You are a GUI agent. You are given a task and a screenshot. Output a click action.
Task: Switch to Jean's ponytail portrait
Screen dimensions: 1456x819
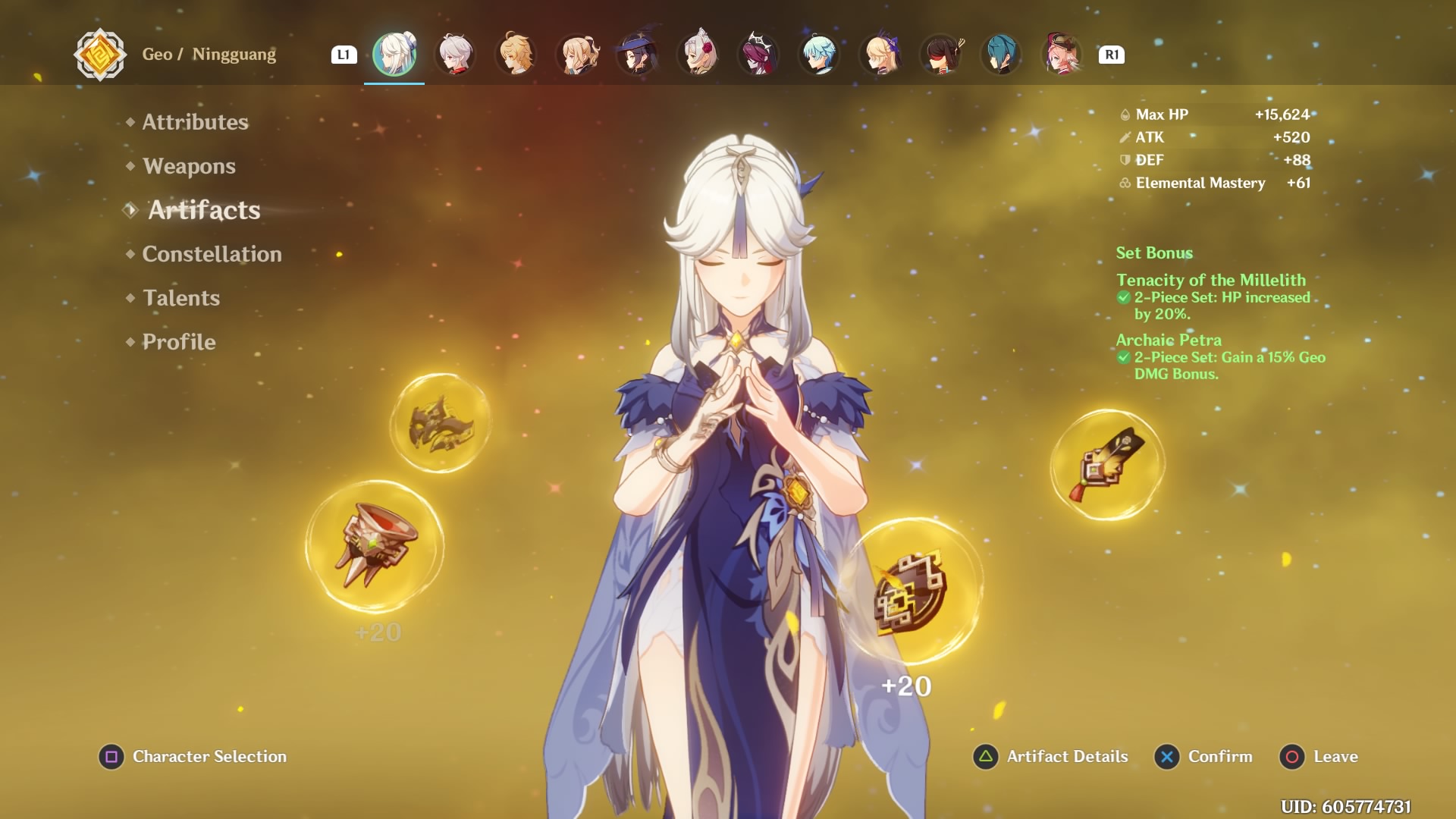[x=577, y=55]
